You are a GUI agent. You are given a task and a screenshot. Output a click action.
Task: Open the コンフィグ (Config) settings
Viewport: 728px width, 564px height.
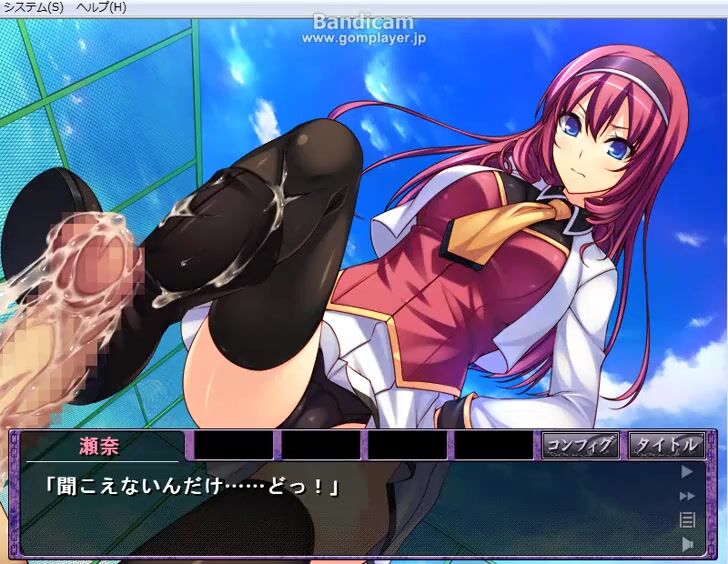582,445
